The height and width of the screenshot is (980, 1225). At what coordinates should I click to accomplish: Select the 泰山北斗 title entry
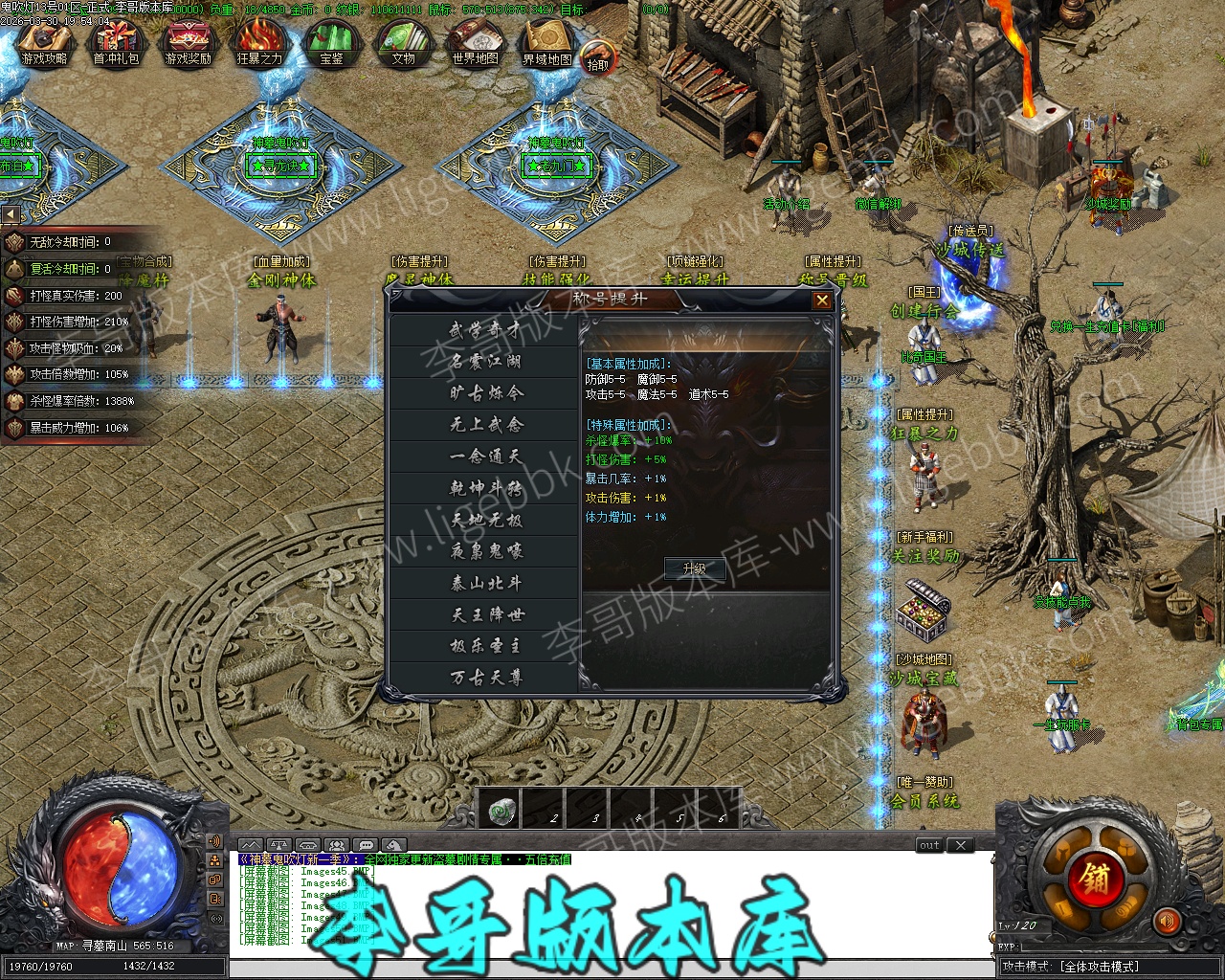(485, 583)
